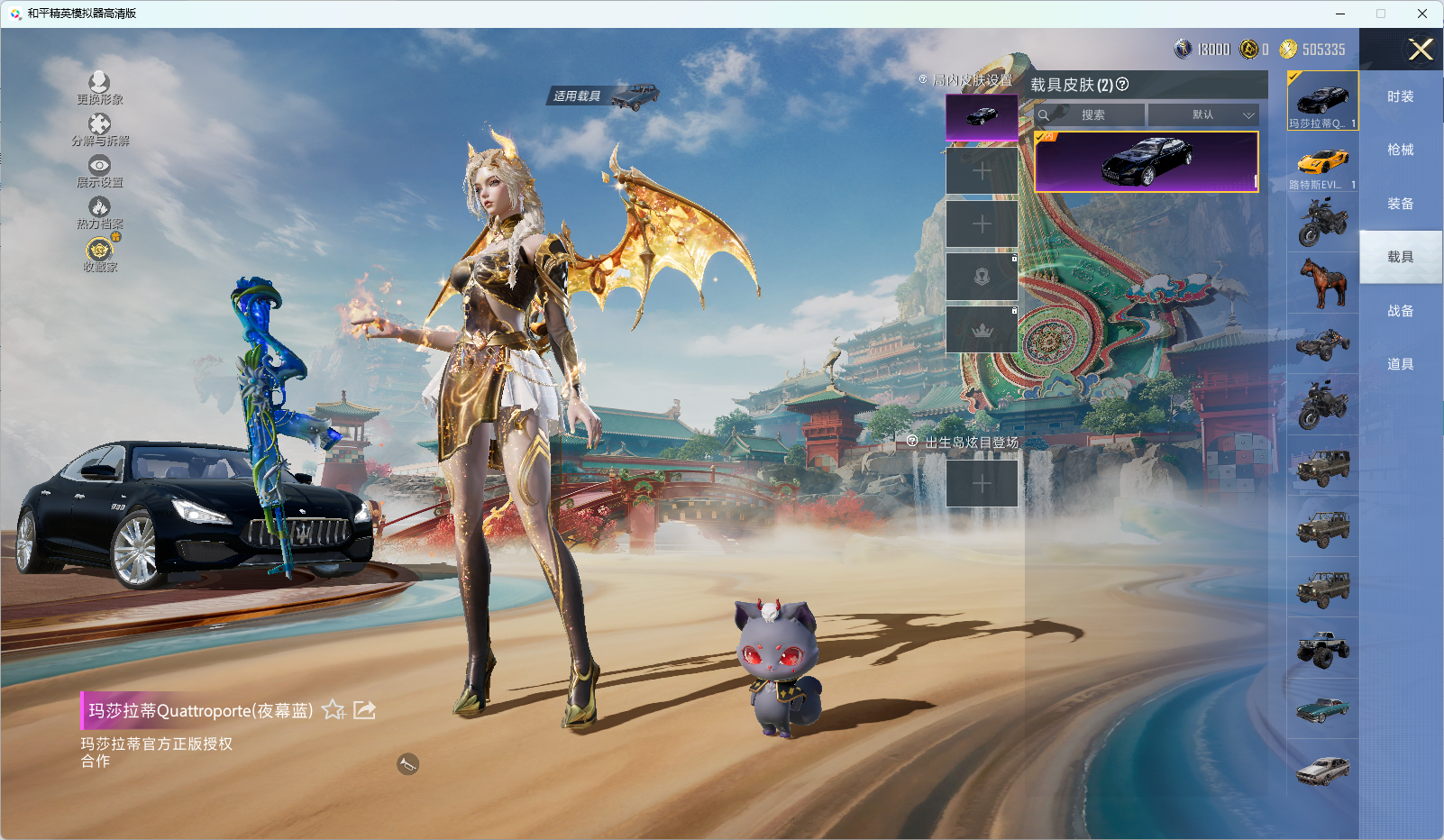Switch to the 战备 tab
Viewport: 1444px width, 840px height.
pos(1400,311)
